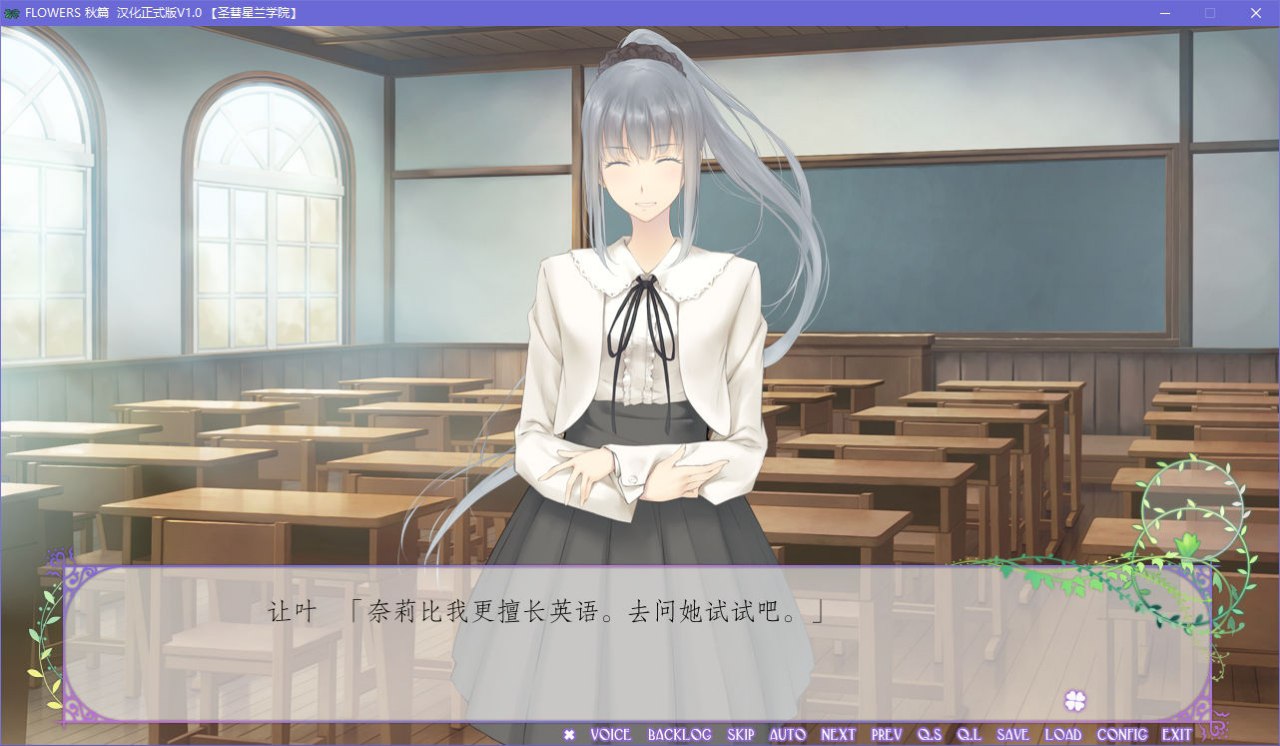Minimize the game window
Viewport: 1280px width, 746px height.
click(1163, 13)
